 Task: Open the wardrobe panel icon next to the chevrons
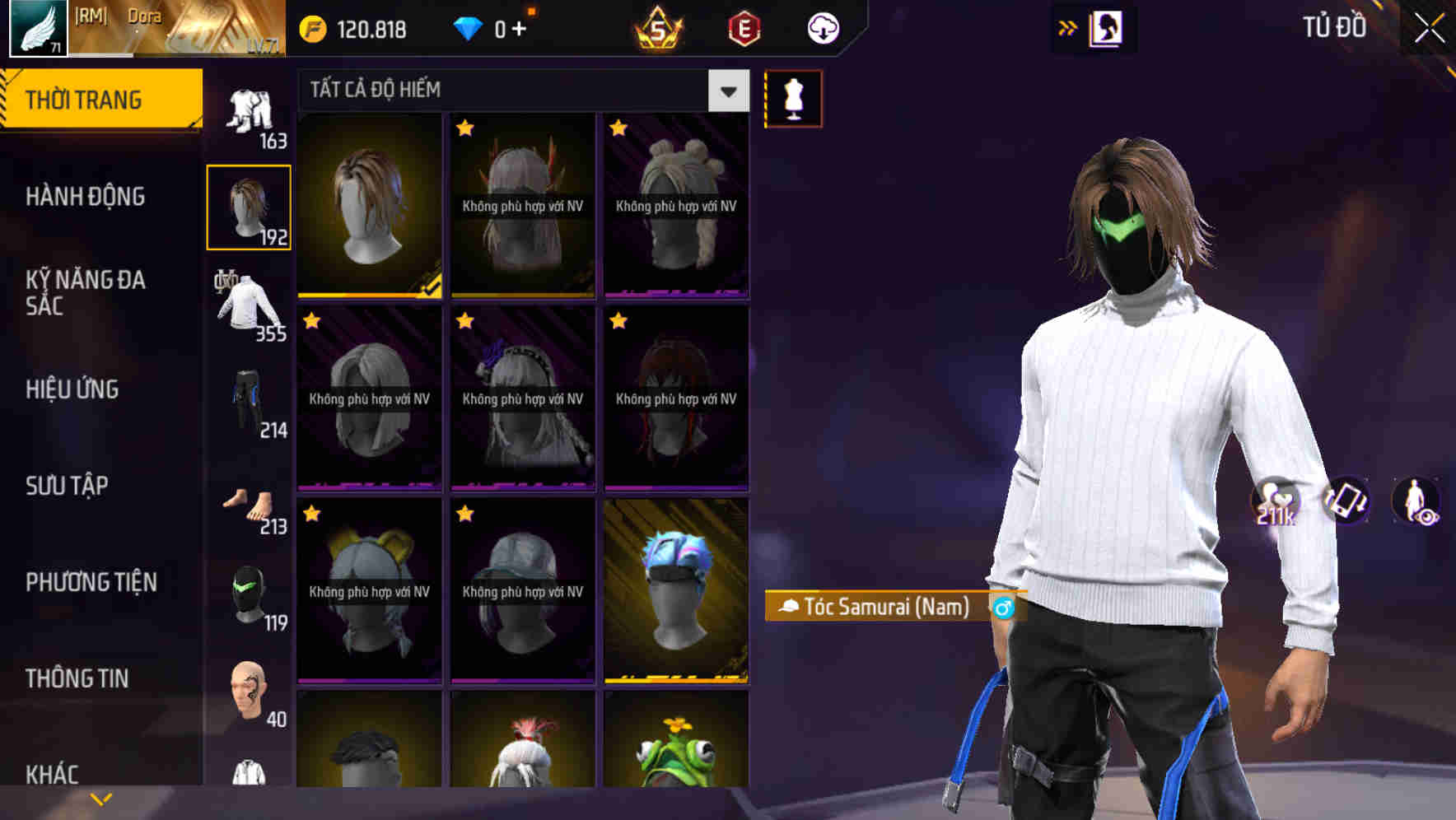tap(1107, 27)
